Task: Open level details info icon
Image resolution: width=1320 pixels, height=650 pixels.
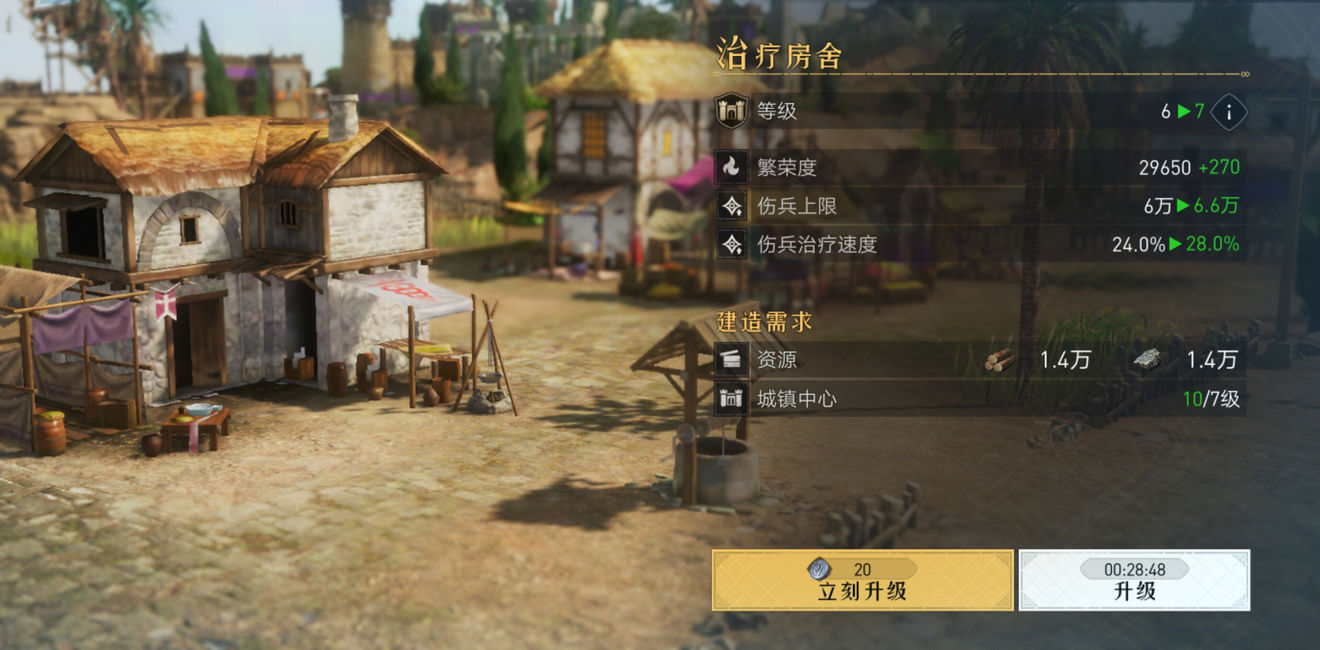Action: point(1229,112)
